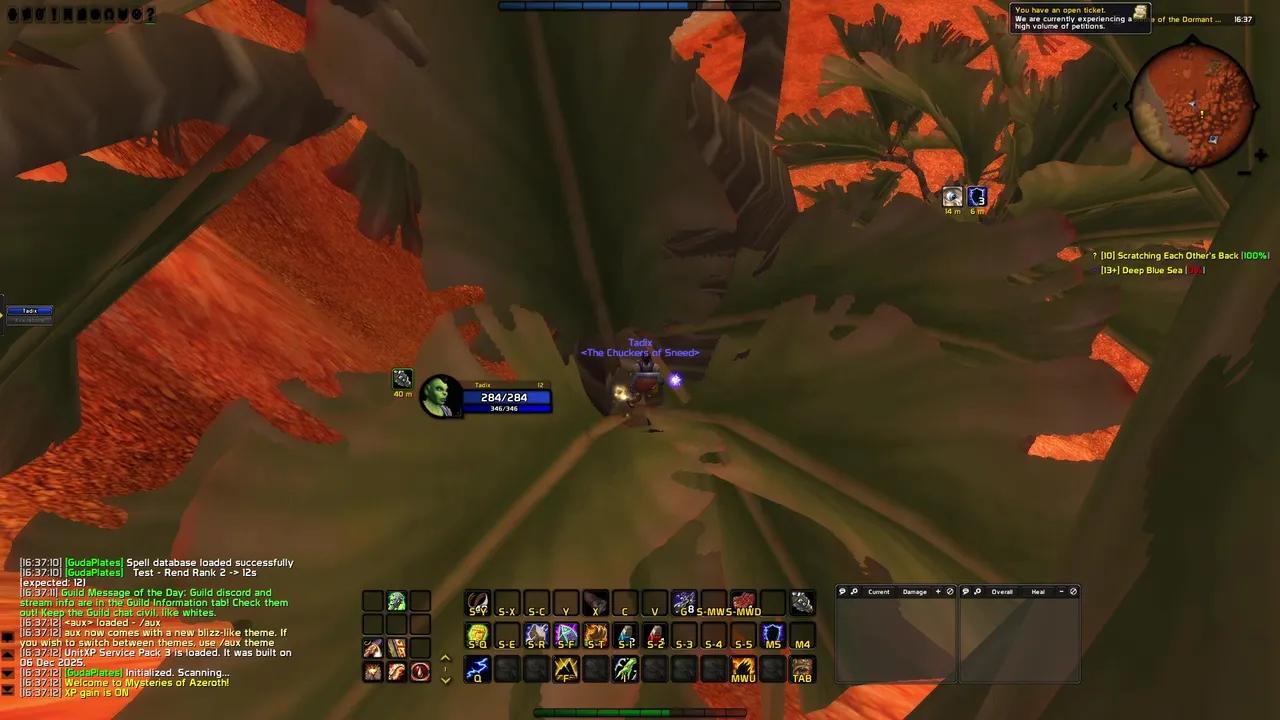Cast the purple rune spell bound to S-F

tap(565, 633)
